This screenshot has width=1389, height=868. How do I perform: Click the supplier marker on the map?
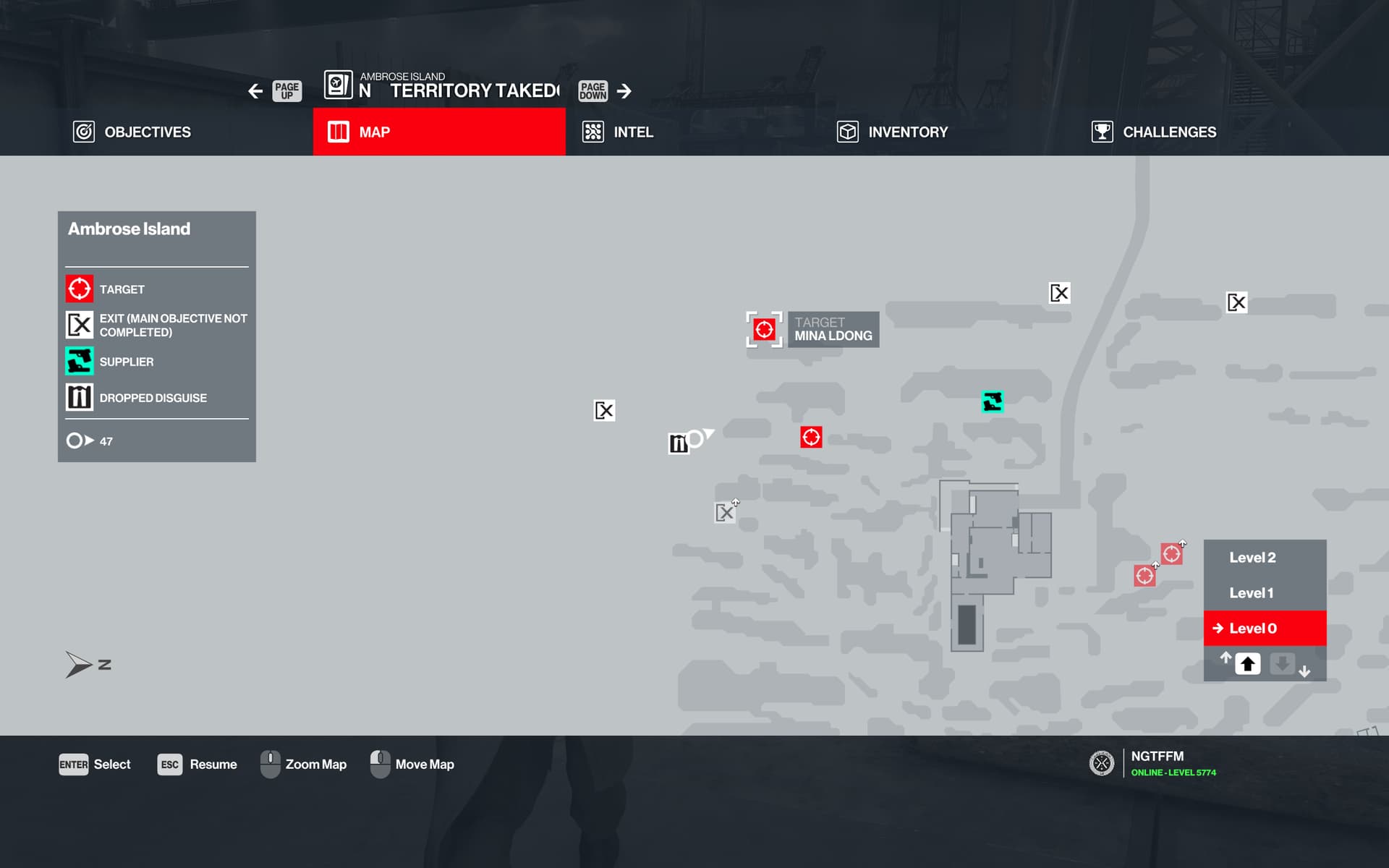(992, 401)
